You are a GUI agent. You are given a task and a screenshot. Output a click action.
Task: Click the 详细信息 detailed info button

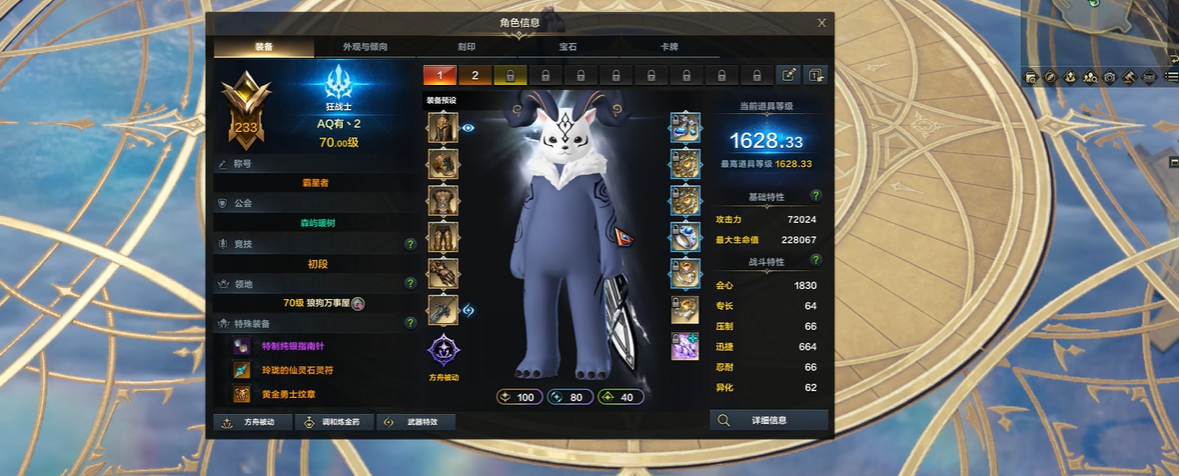click(769, 421)
